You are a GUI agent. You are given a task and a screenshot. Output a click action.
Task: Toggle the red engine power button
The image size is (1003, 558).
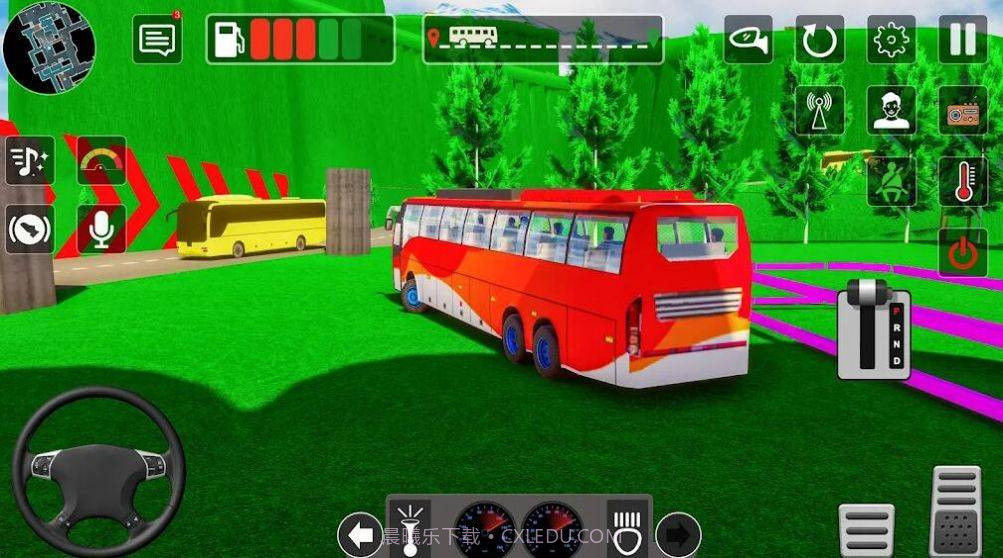[962, 252]
